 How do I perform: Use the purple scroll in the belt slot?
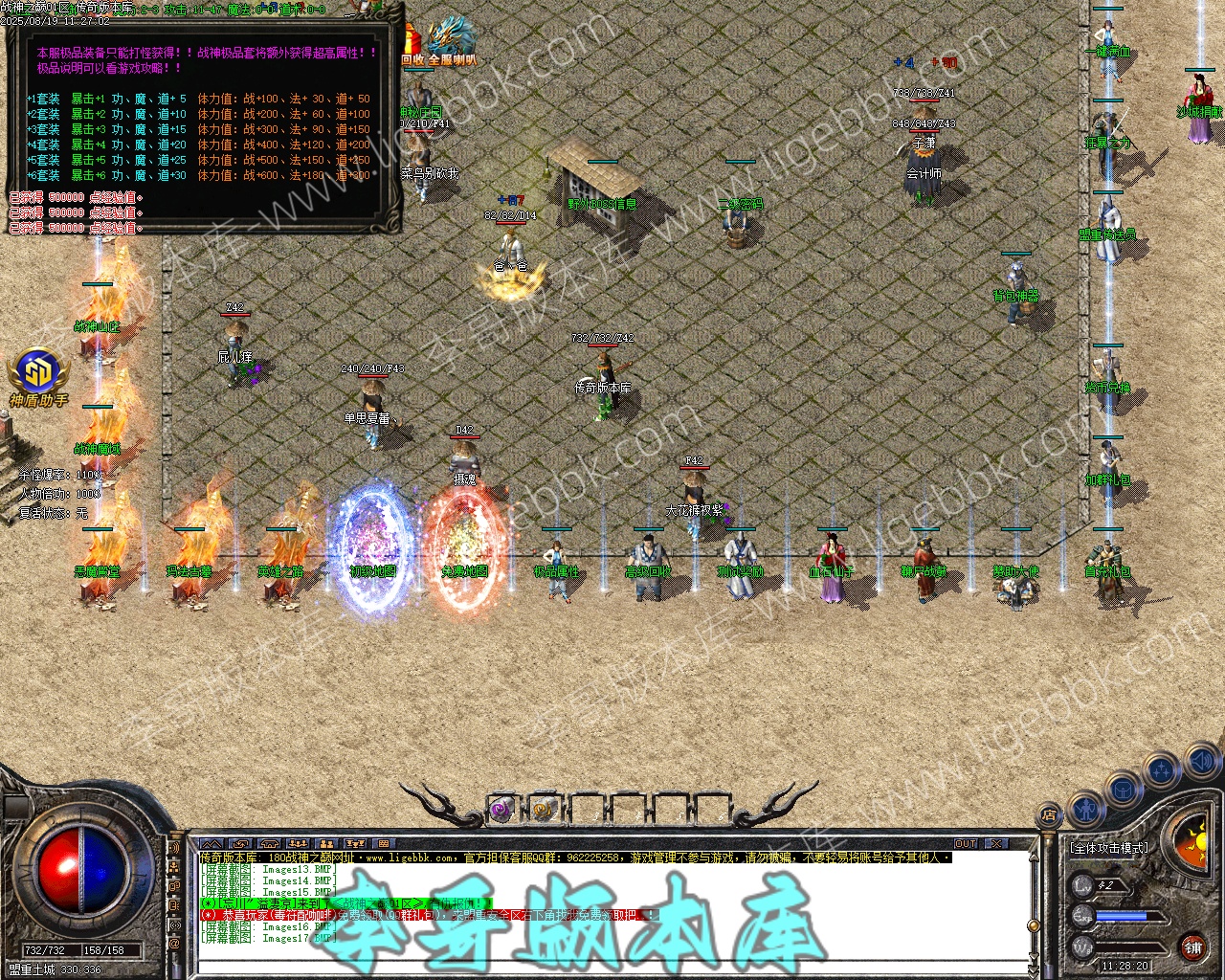pyautogui.click(x=501, y=811)
